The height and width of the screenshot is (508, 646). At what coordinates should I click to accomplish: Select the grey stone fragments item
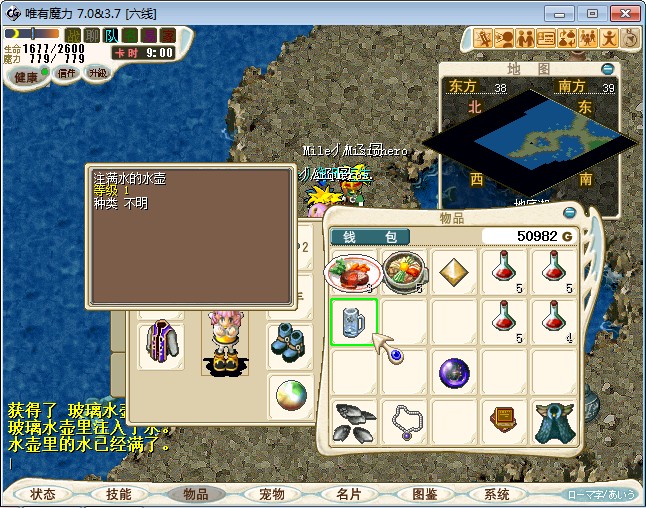354,421
